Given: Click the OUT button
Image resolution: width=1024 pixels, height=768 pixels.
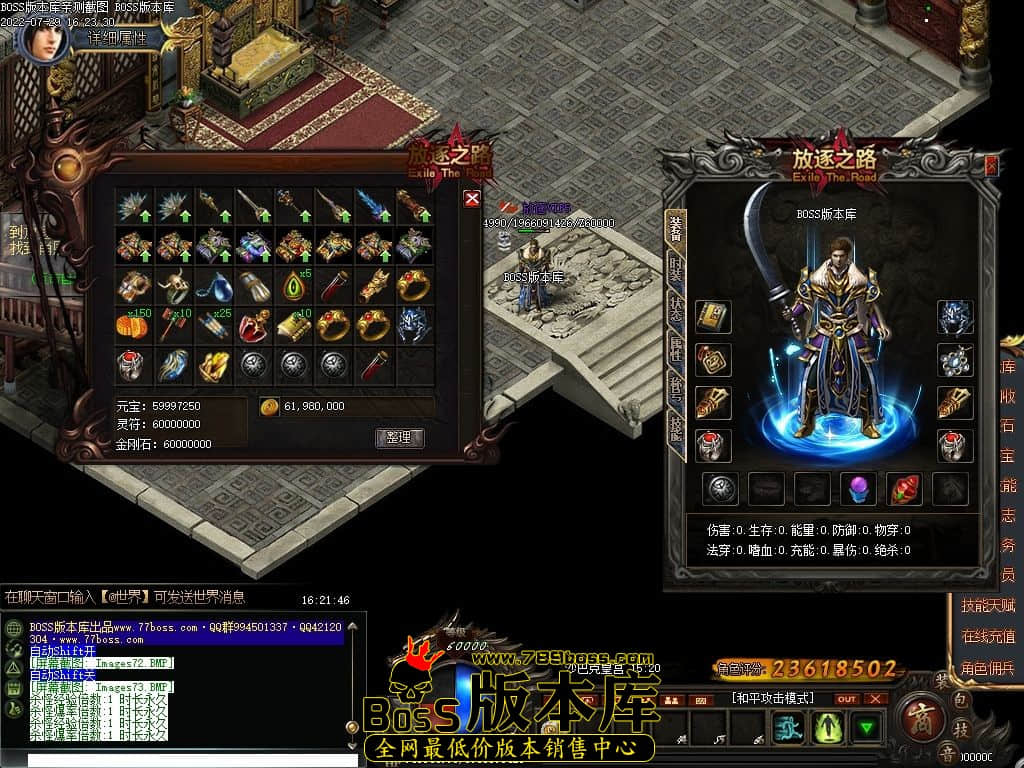Looking at the screenshot, I should click(x=847, y=698).
